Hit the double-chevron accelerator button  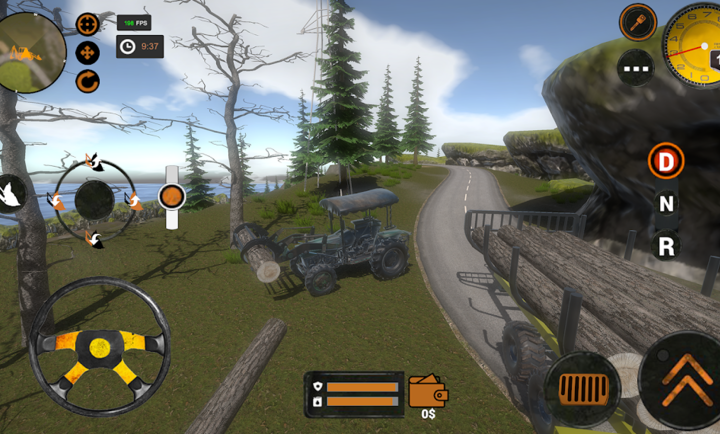coord(685,381)
